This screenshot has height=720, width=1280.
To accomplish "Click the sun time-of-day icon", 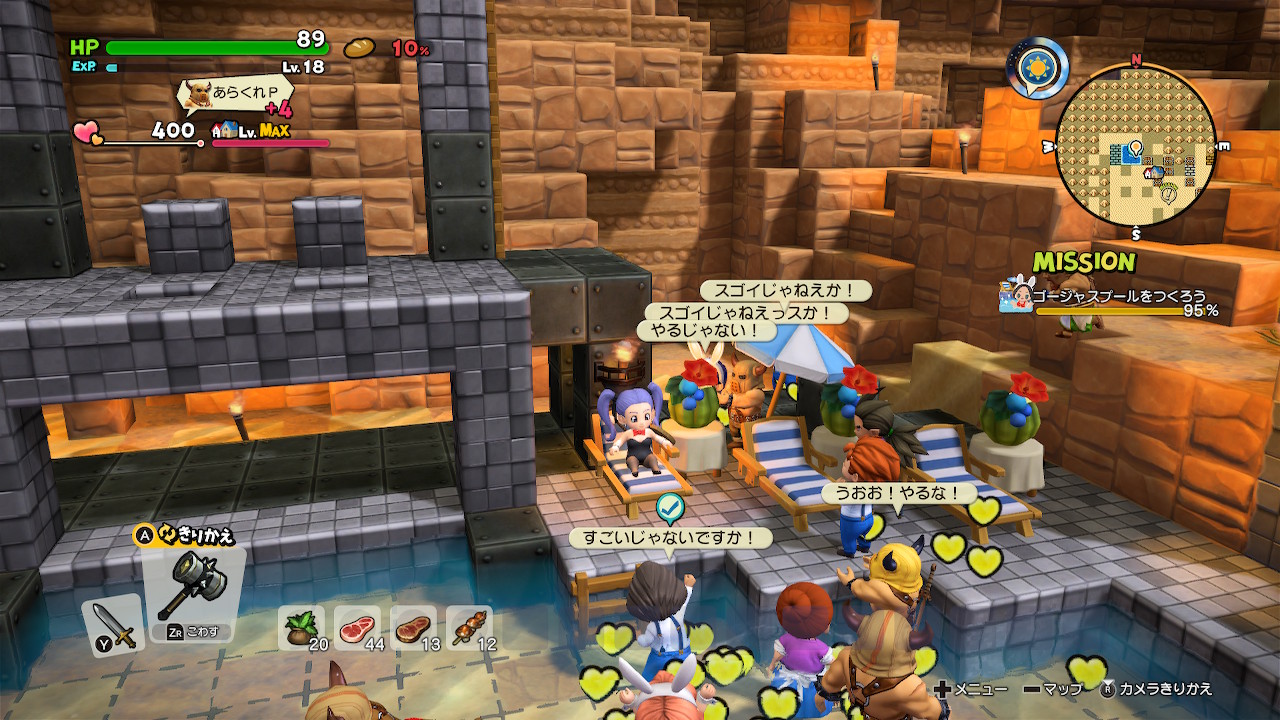I will [1037, 66].
